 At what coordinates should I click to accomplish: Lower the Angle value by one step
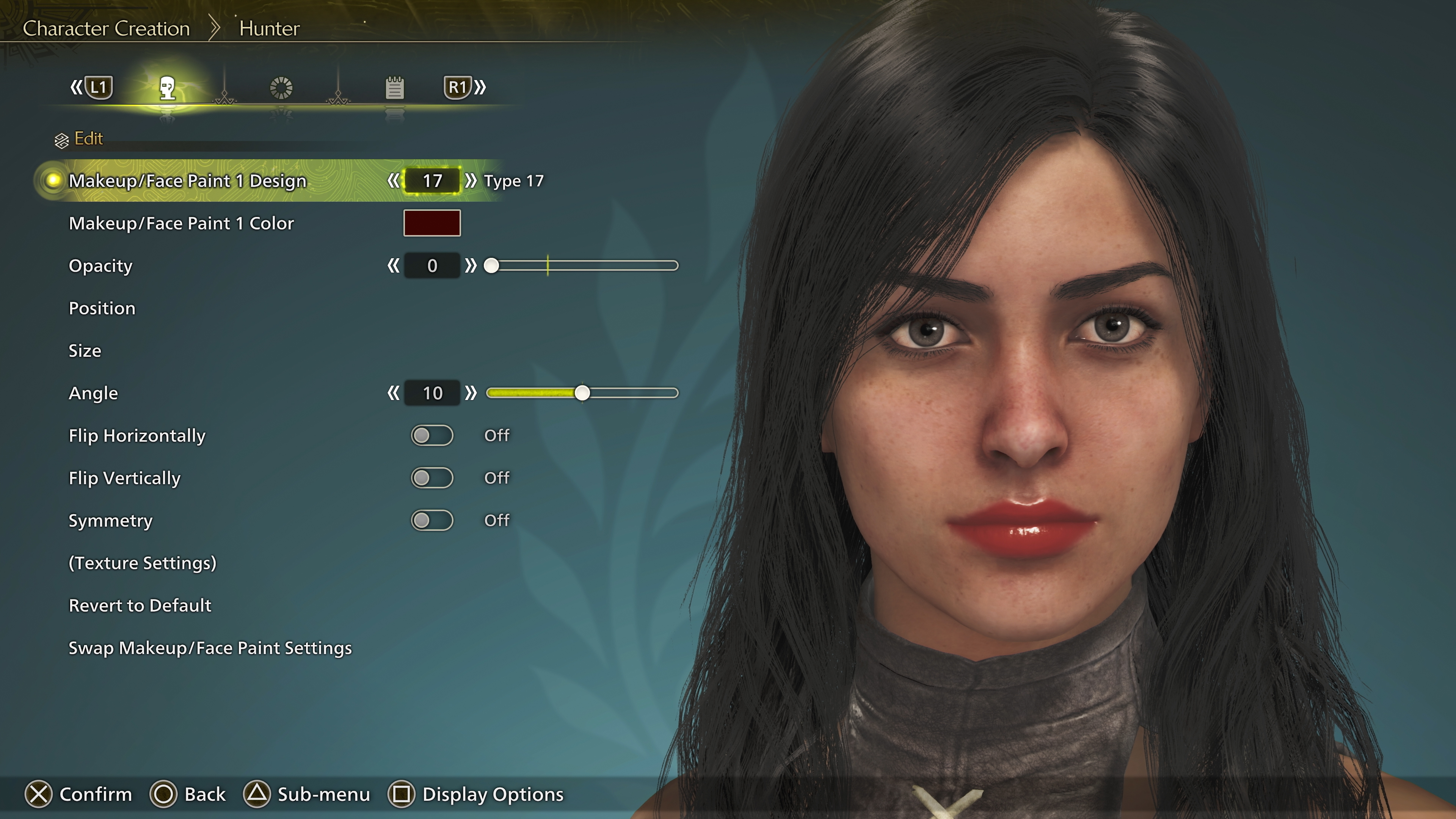pyautogui.click(x=393, y=393)
